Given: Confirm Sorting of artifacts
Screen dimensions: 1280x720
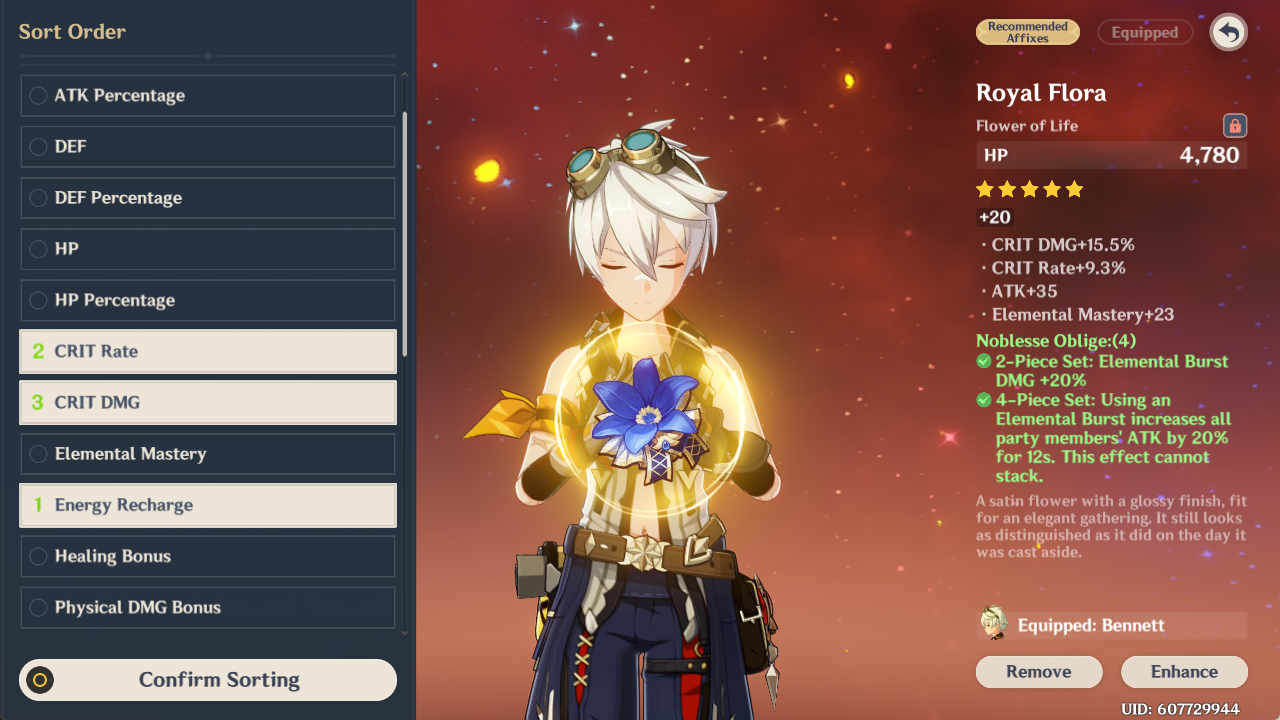Looking at the screenshot, I should [x=208, y=680].
